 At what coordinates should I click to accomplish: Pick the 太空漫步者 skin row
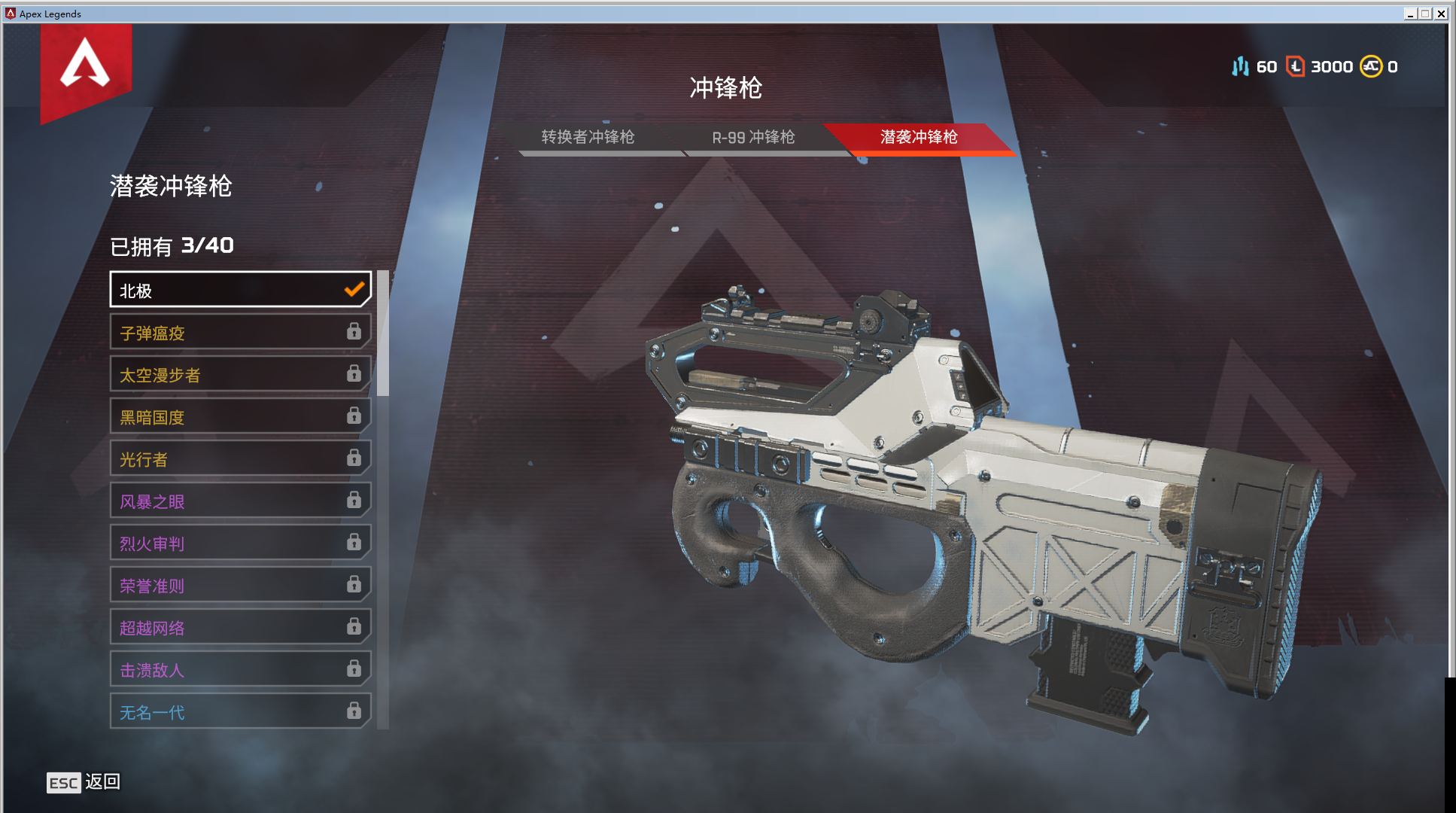coord(240,375)
